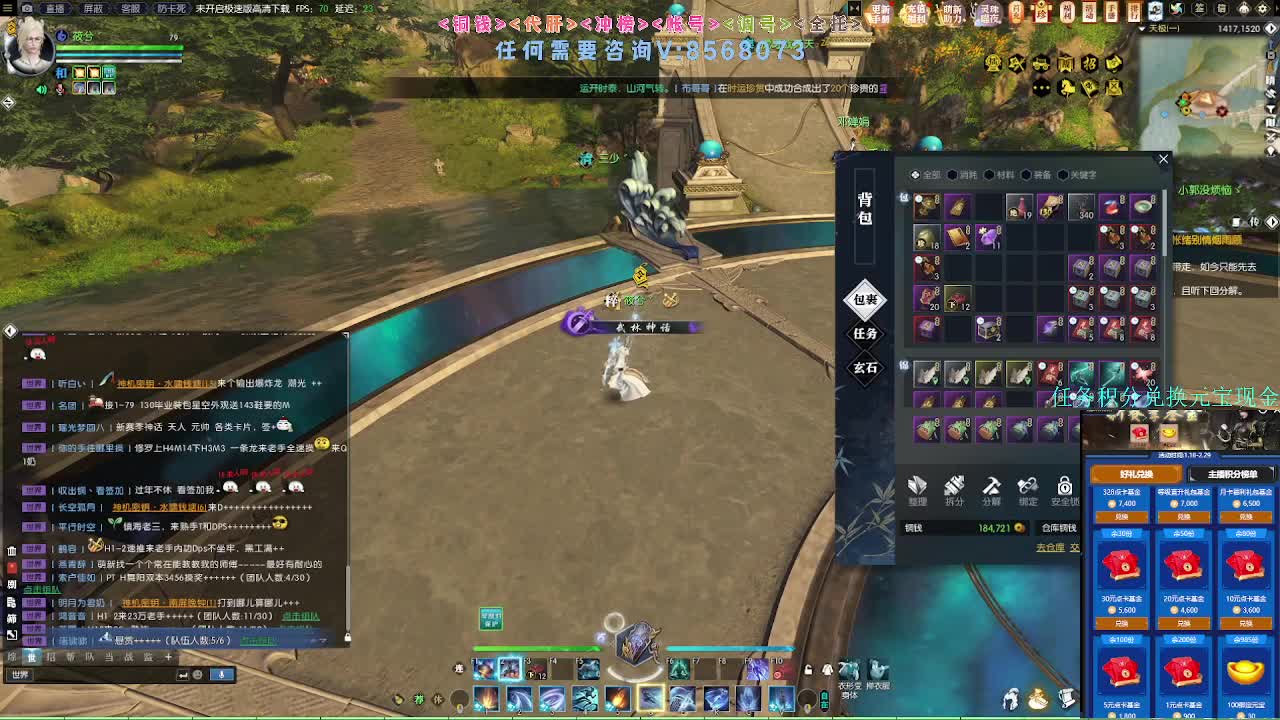Image resolution: width=1280 pixels, height=720 pixels.
Task: Switch to the 玄石 side tab
Action: [x=866, y=366]
